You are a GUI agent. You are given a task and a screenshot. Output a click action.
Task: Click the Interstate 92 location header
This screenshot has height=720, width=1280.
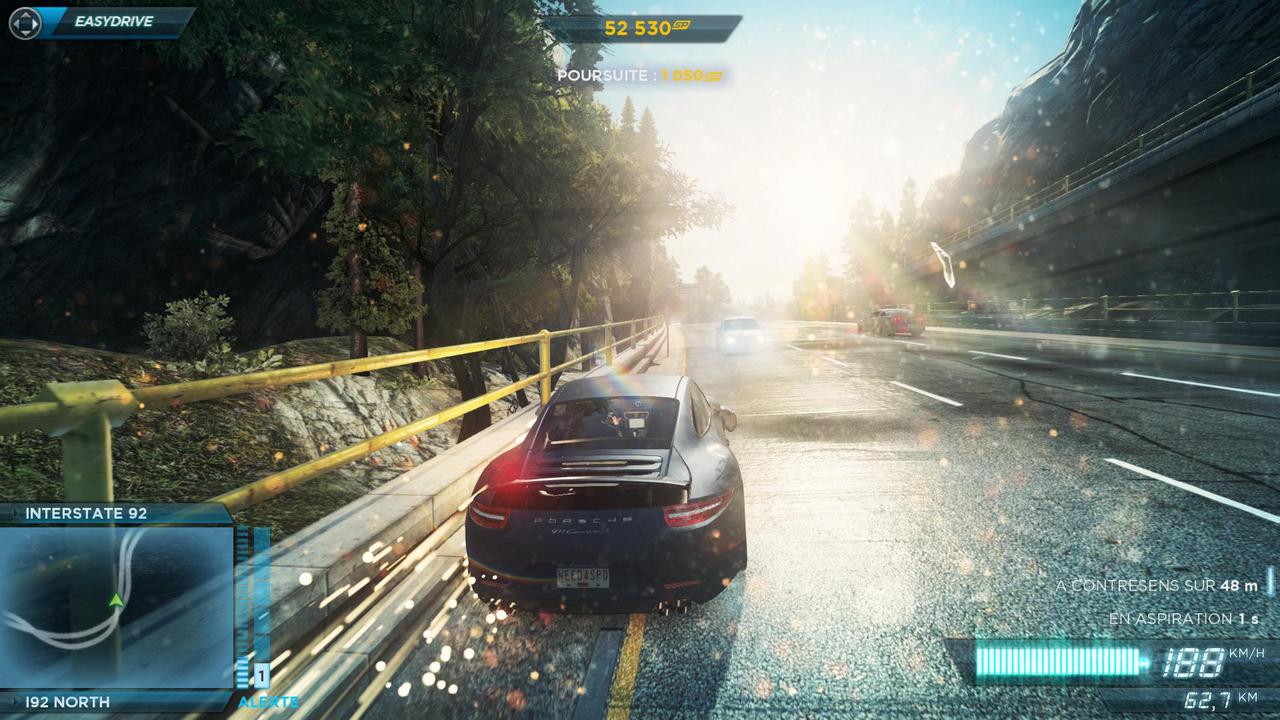coord(87,513)
